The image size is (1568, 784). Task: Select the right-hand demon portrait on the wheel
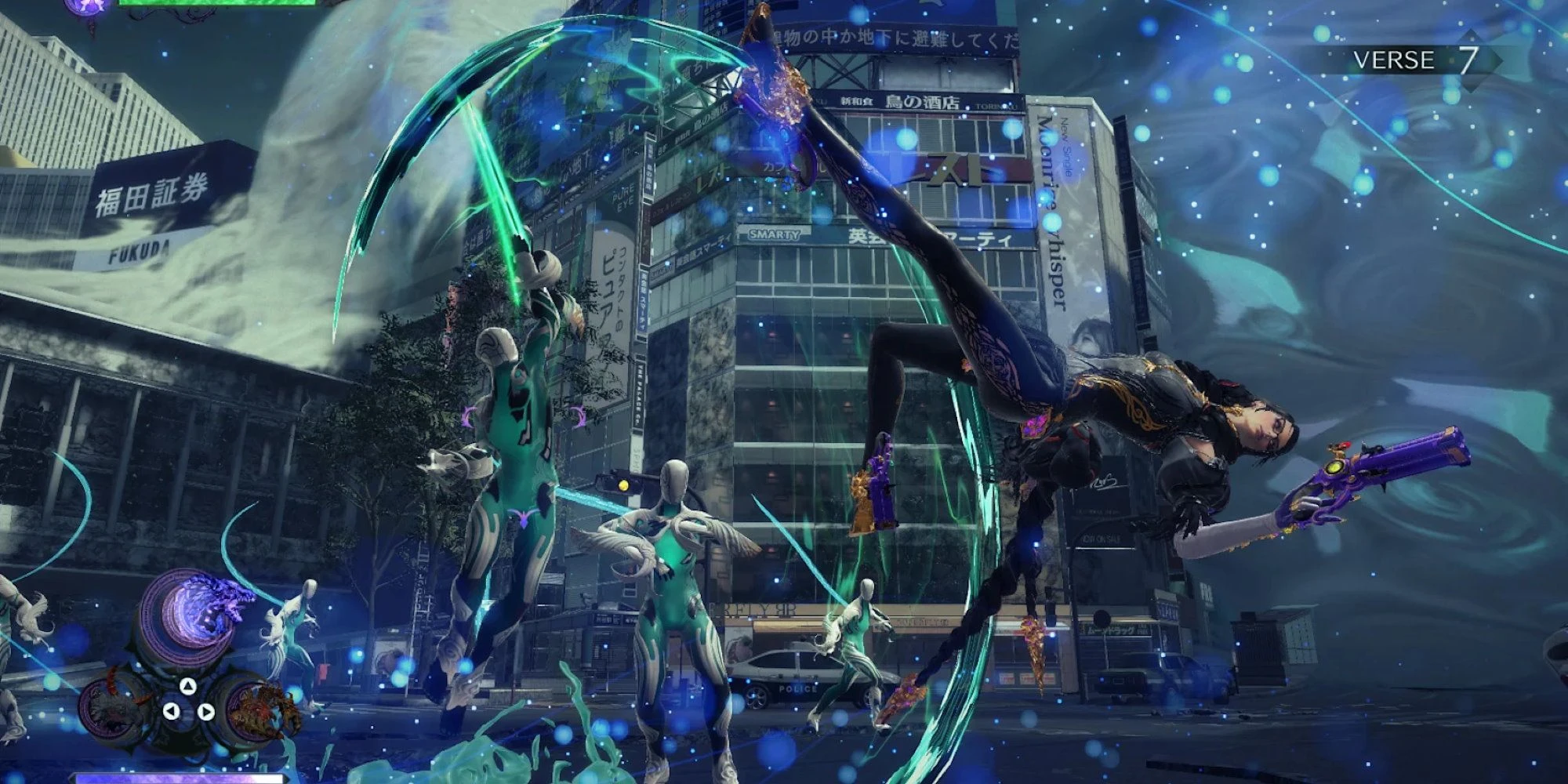click(x=256, y=710)
